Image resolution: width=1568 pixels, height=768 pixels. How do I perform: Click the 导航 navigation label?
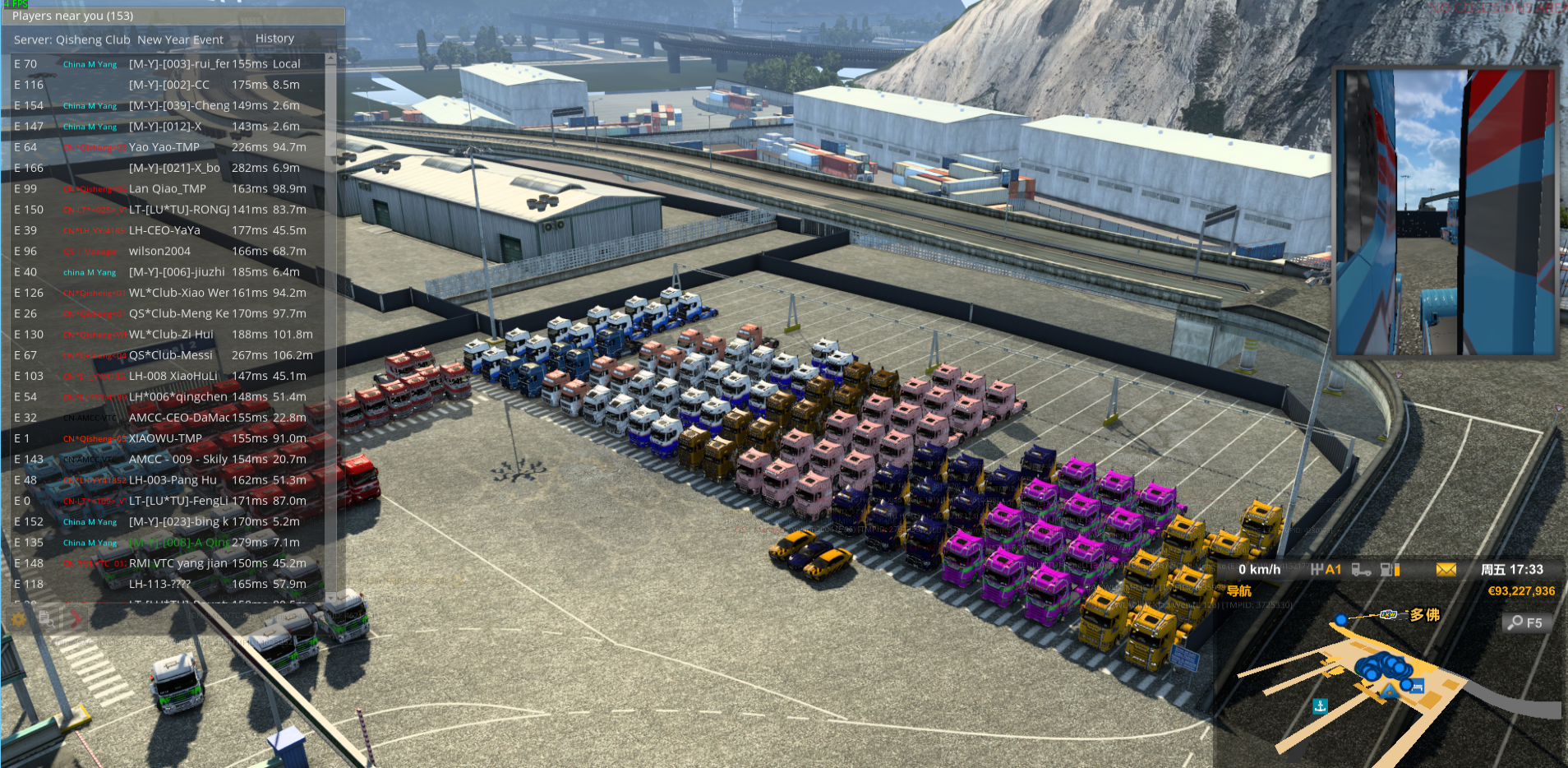pyautogui.click(x=1238, y=591)
